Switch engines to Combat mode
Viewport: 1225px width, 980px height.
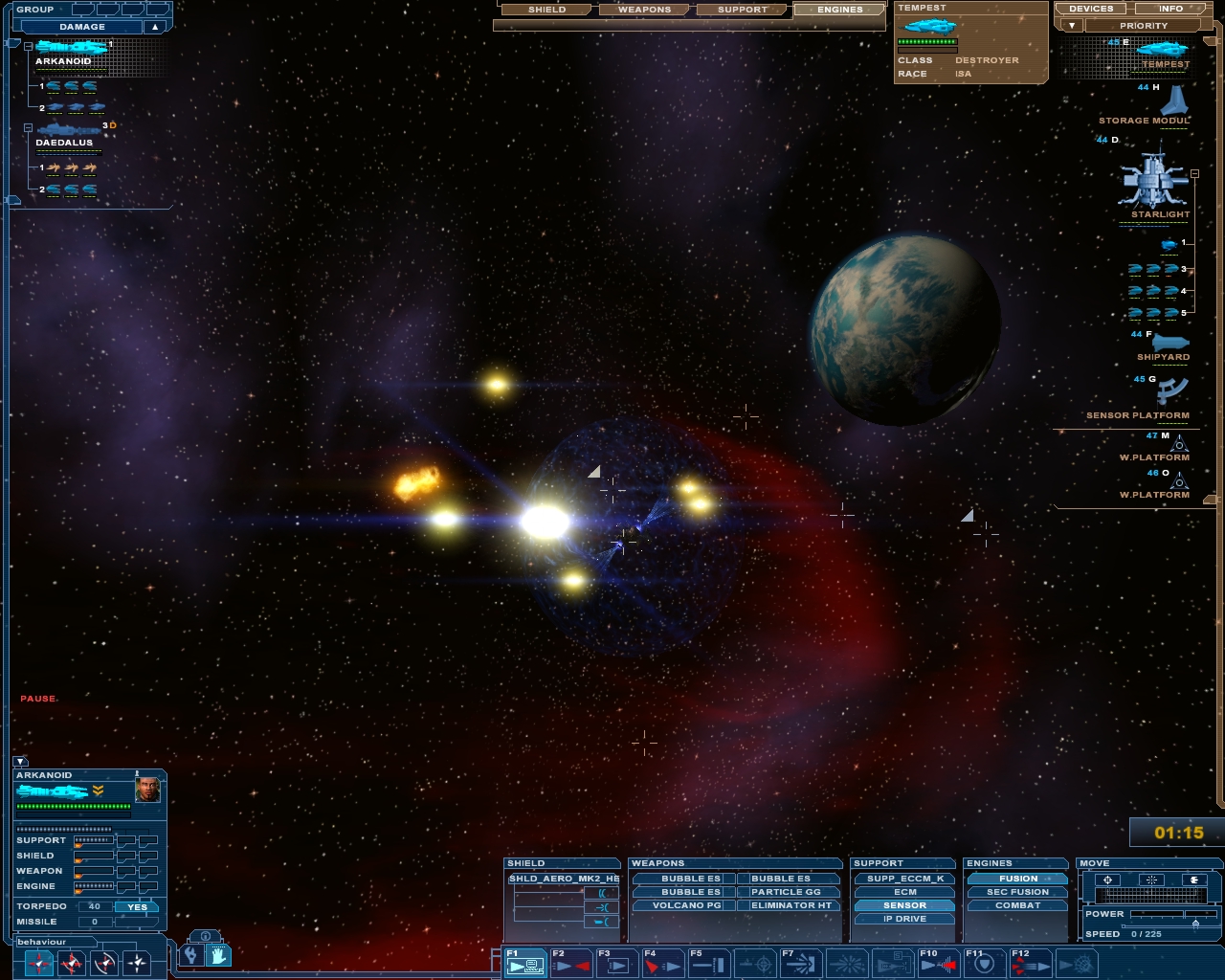(1017, 905)
